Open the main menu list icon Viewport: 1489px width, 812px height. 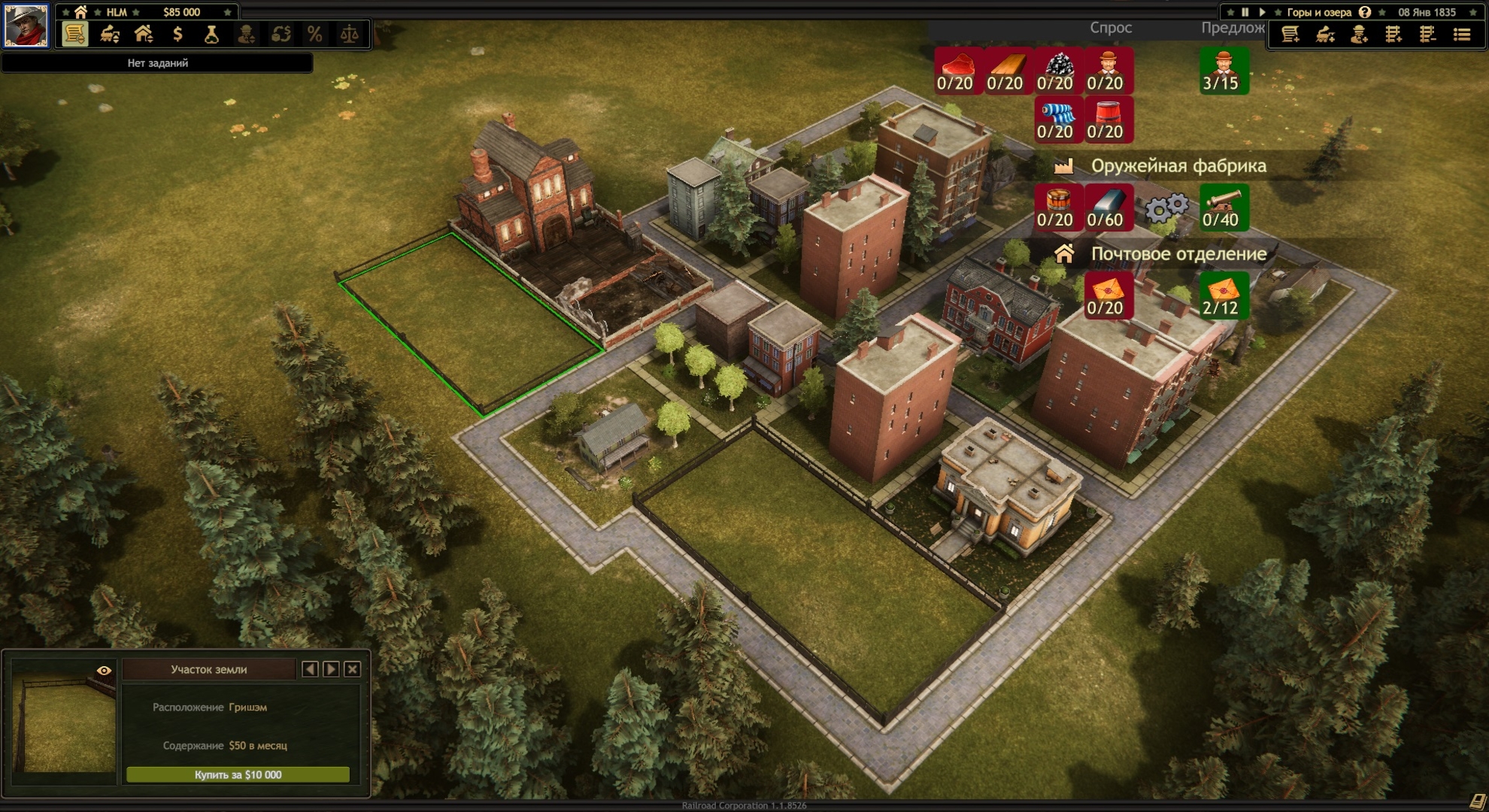[1462, 35]
